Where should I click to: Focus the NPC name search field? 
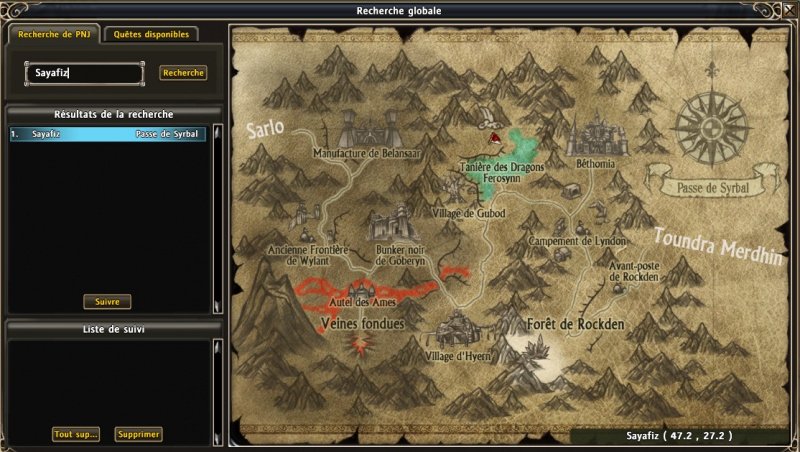pyautogui.click(x=84, y=73)
